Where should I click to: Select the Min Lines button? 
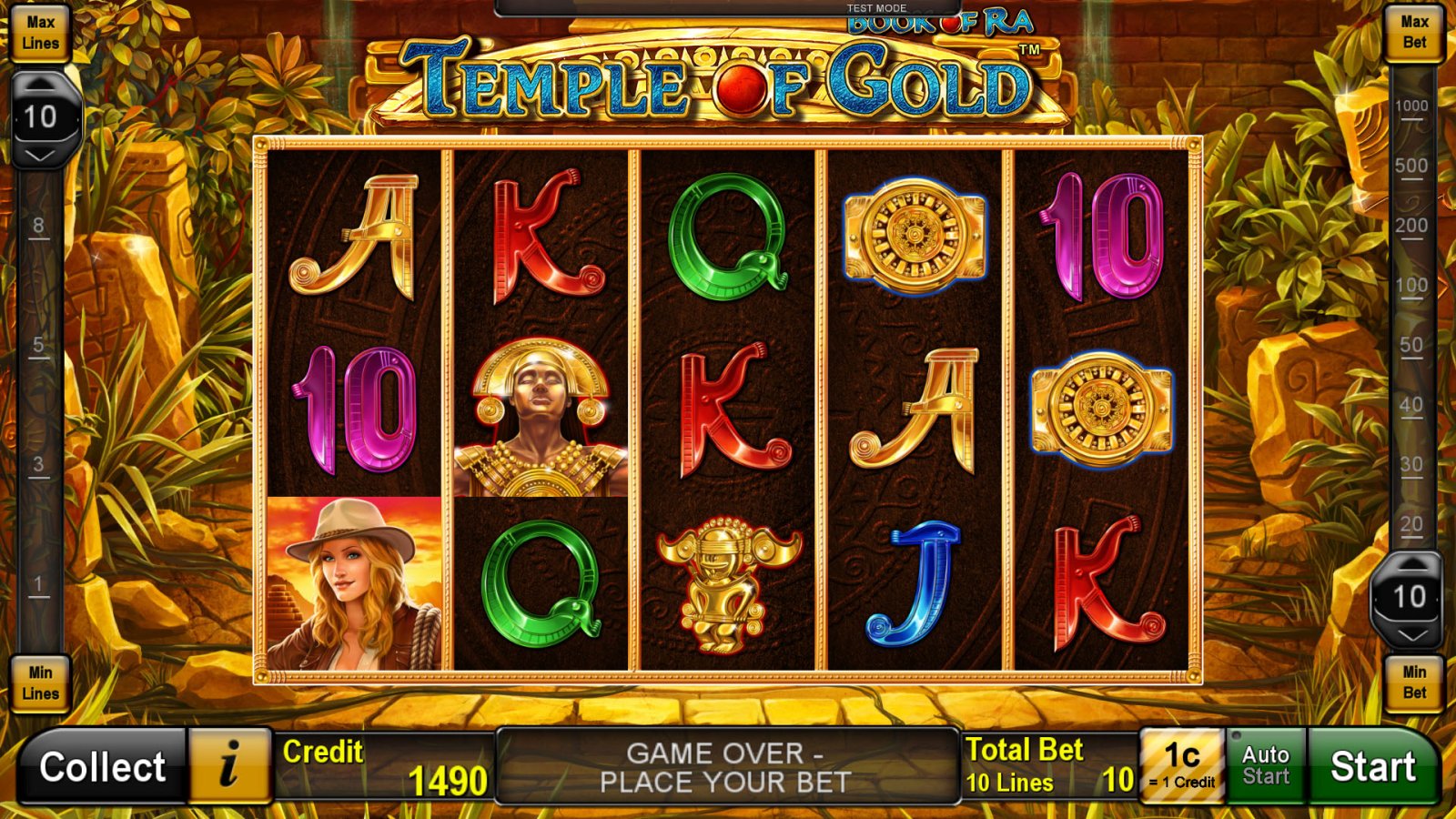(40, 682)
